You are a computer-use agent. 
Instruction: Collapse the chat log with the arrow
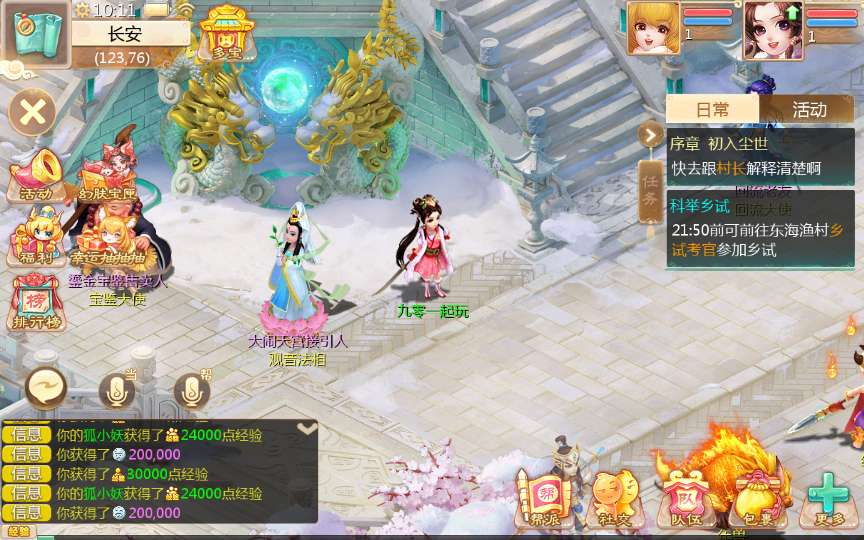click(x=308, y=428)
